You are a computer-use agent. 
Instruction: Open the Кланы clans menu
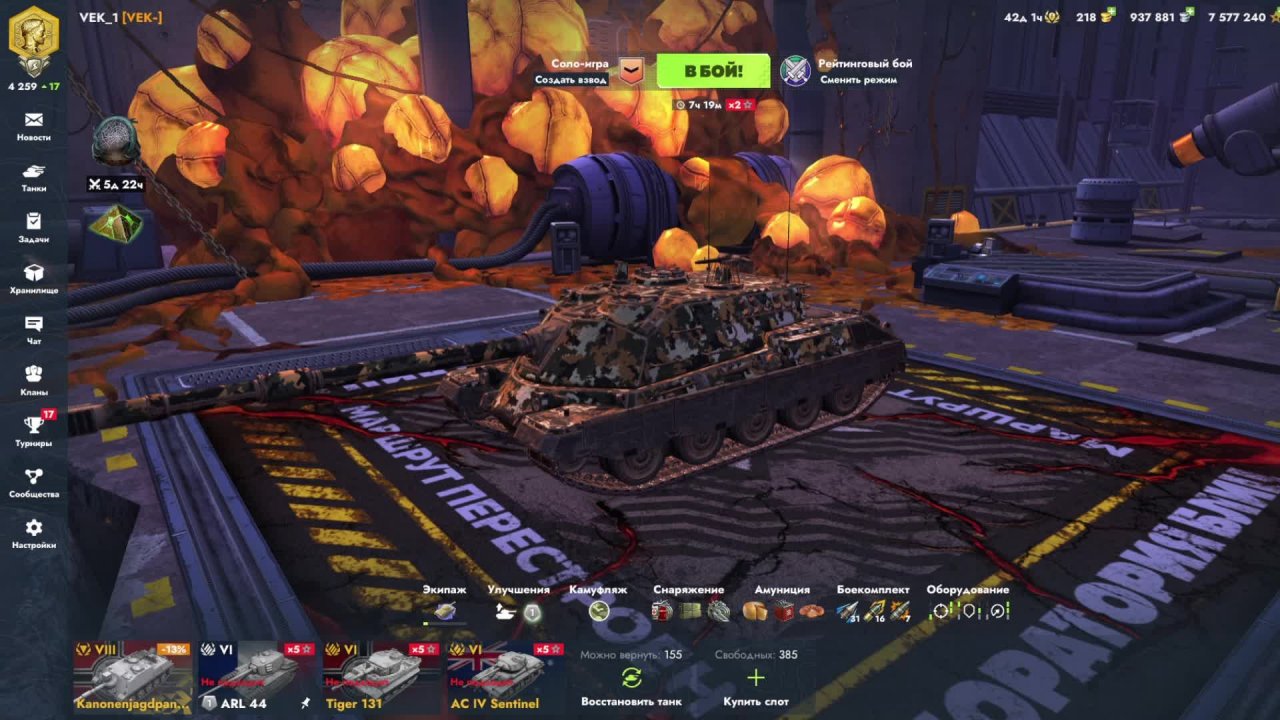[34, 381]
